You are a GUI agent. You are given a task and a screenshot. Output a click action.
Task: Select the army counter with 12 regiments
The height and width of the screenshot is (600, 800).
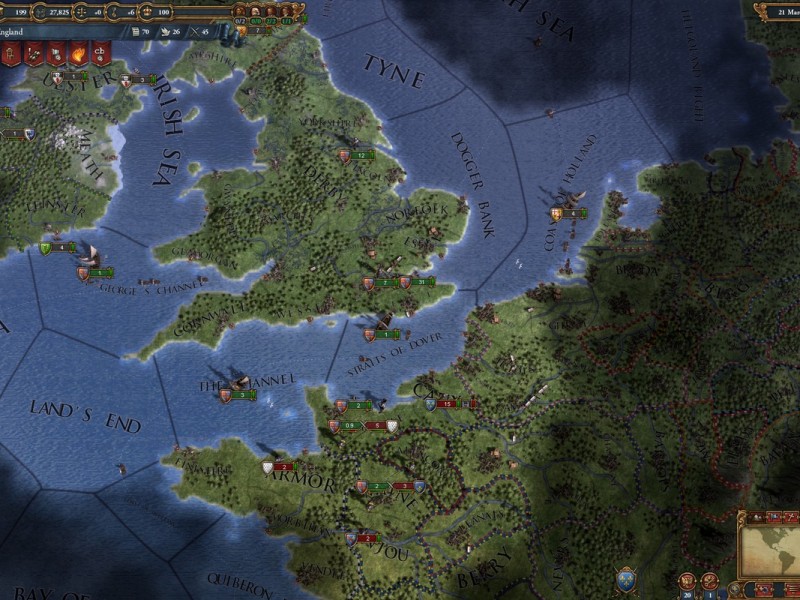click(361, 156)
